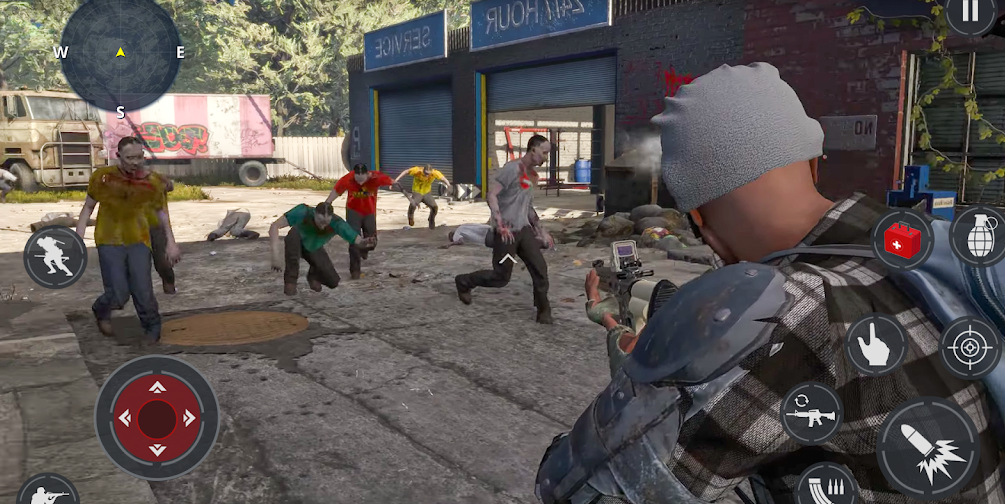Image resolution: width=1005 pixels, height=504 pixels.
Task: Open the compass minimap
Action: coord(120,52)
